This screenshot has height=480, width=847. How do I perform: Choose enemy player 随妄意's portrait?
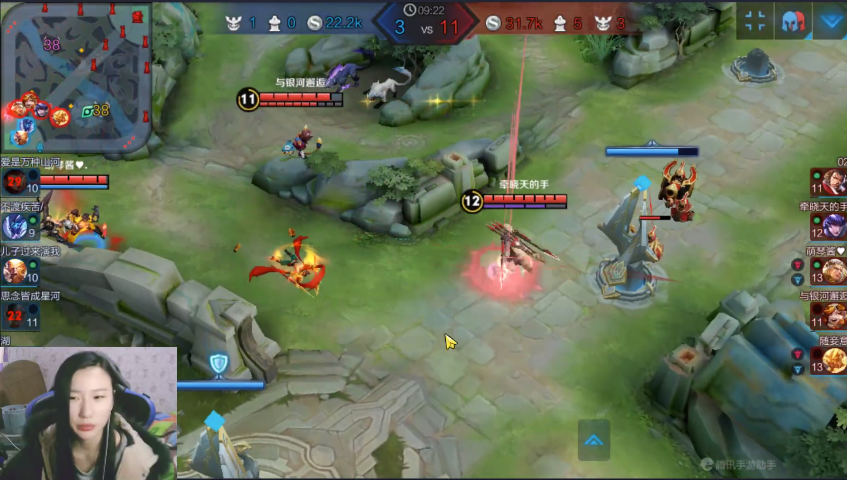point(834,359)
